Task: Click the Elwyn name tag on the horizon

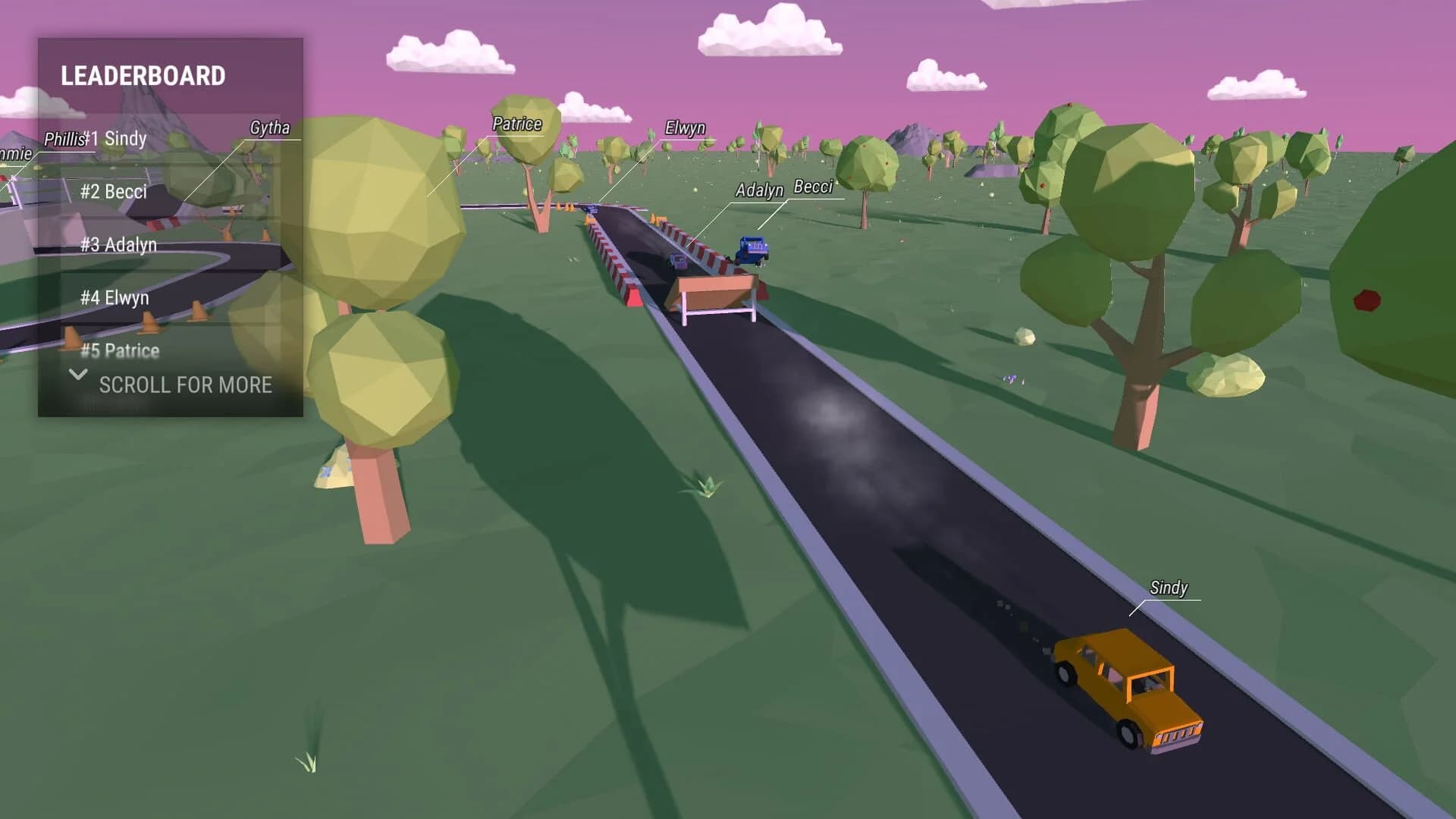Action: (685, 127)
